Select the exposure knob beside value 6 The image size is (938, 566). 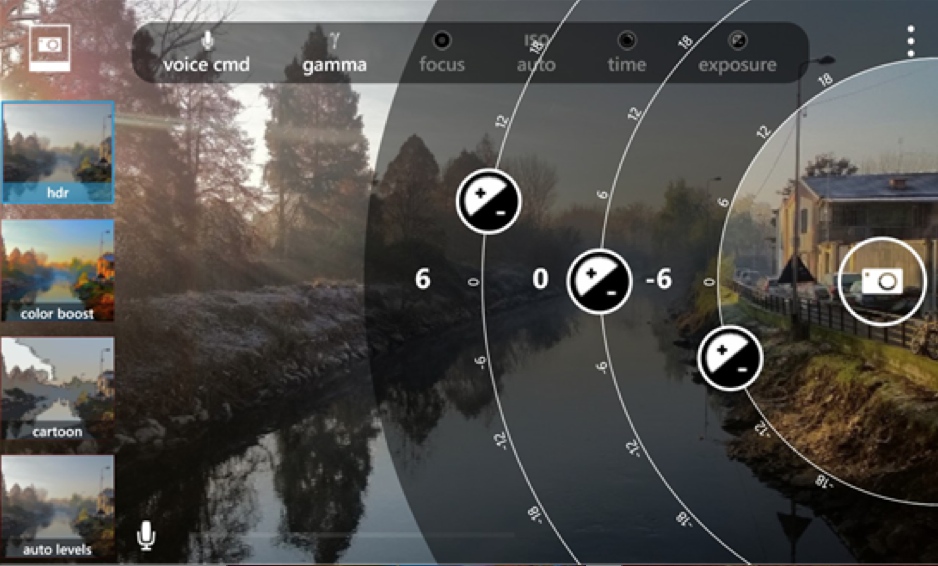pyautogui.click(x=488, y=202)
